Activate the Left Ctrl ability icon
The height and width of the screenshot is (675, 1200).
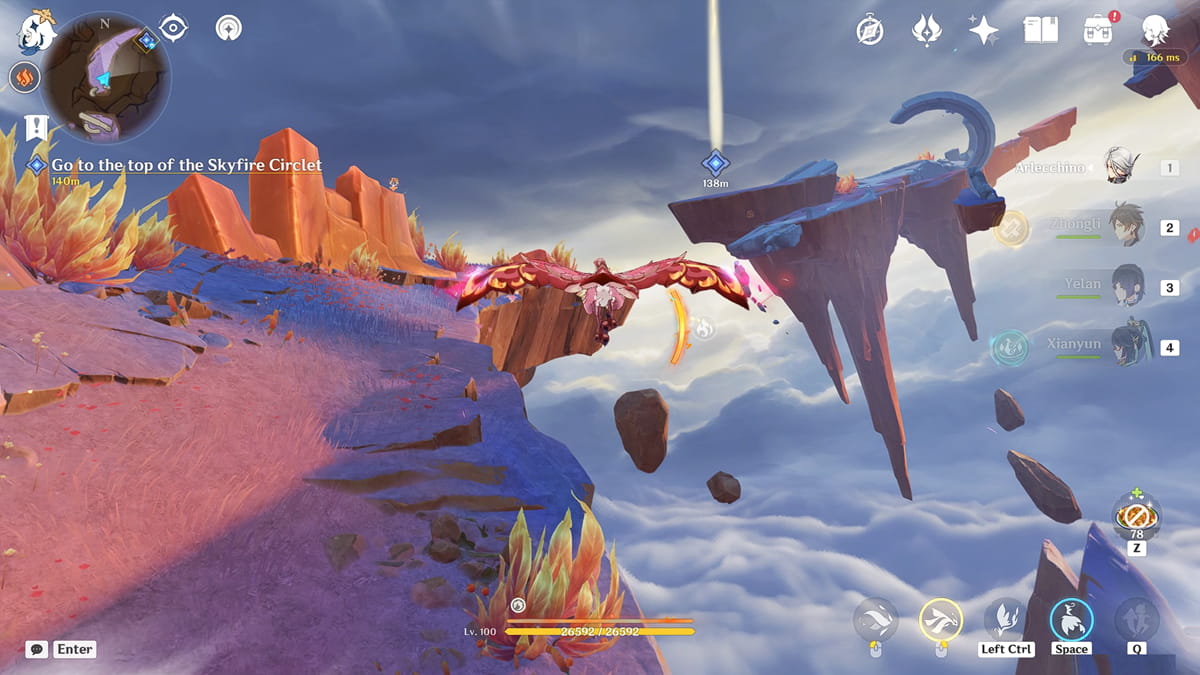[x=1005, y=620]
